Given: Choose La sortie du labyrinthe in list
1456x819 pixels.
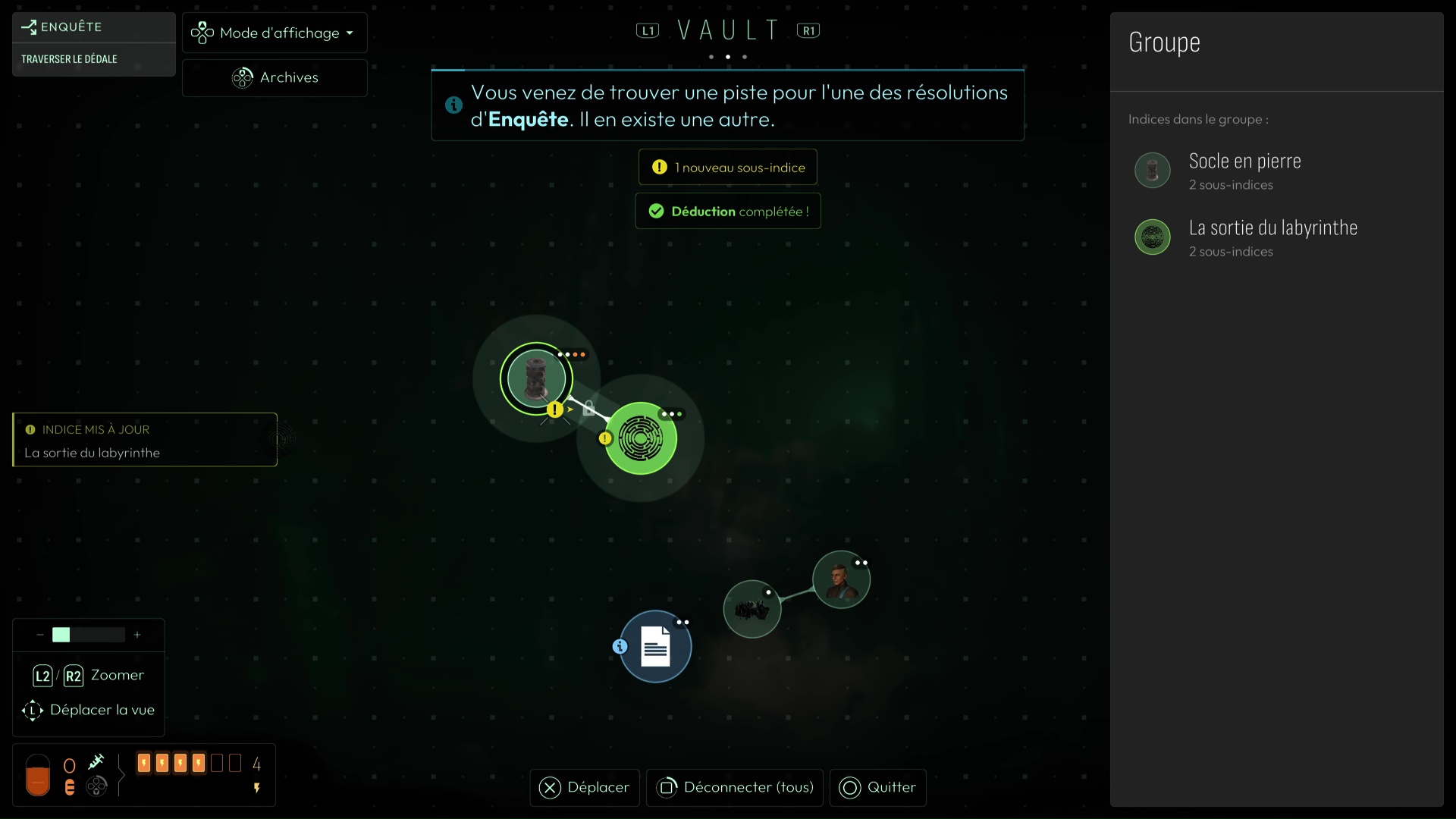Looking at the screenshot, I should point(1272,237).
